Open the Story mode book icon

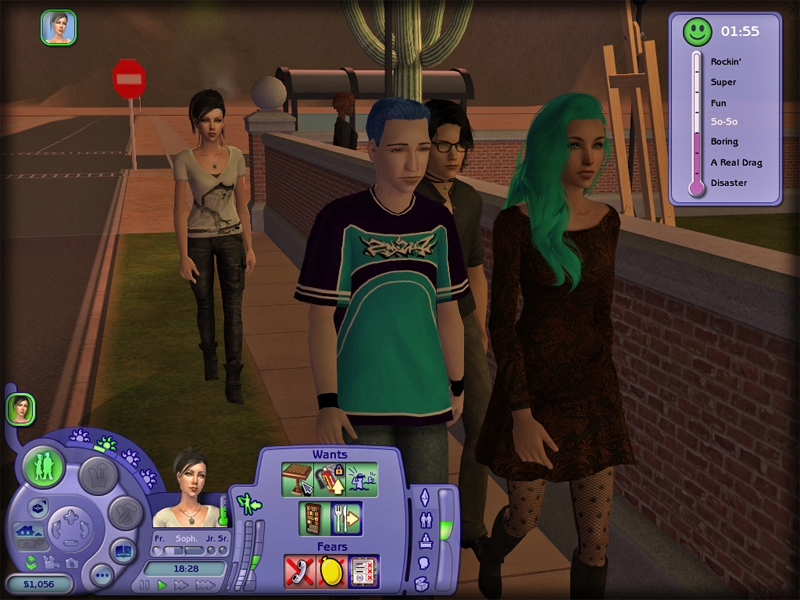pyautogui.click(x=123, y=551)
